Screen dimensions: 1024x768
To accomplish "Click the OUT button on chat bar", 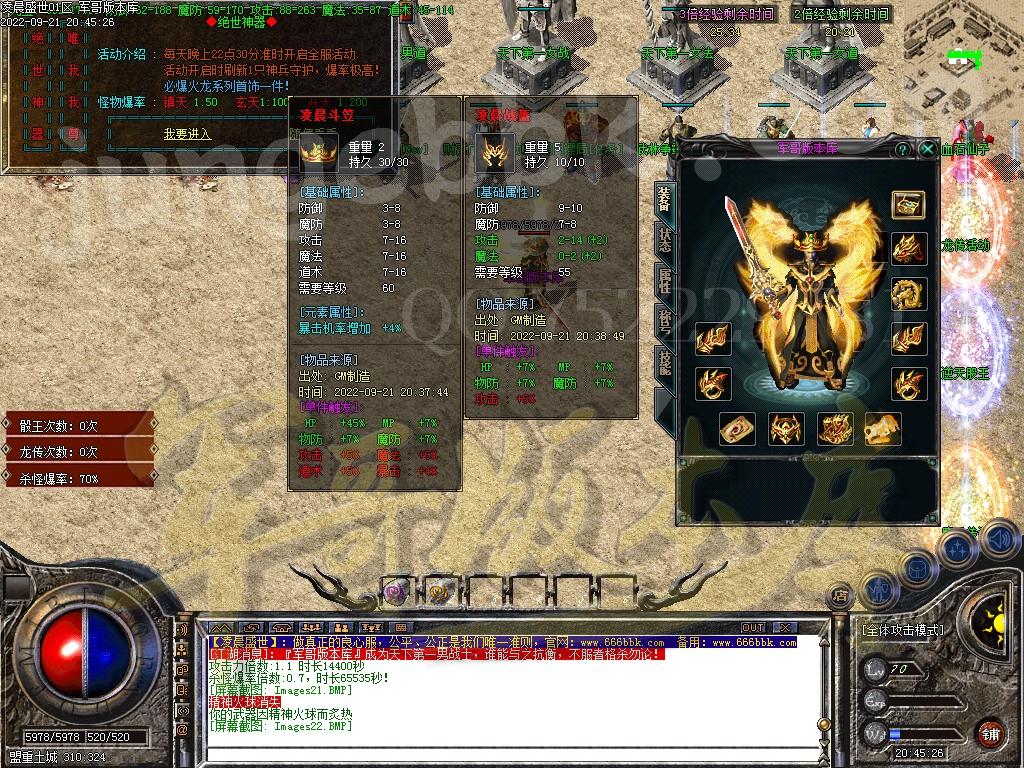I will [x=752, y=628].
